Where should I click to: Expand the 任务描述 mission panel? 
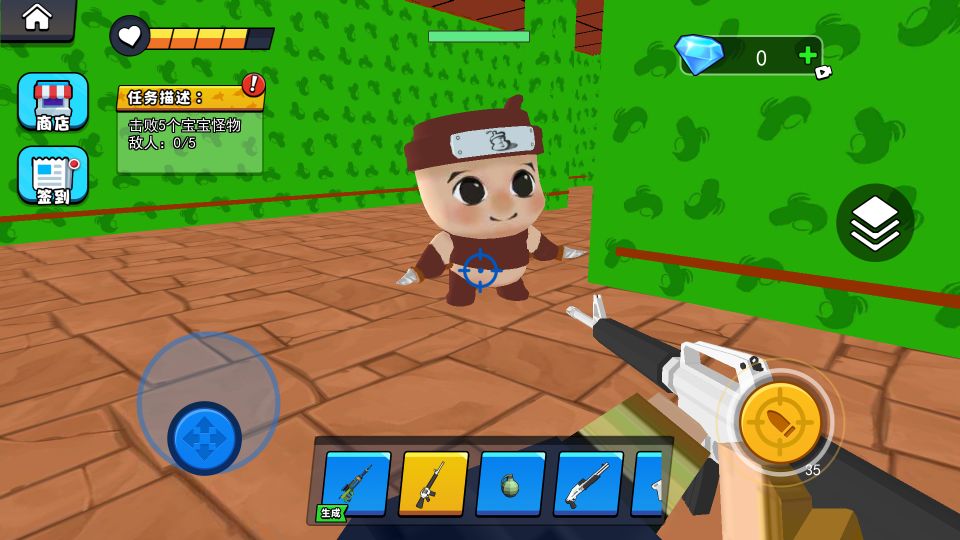click(190, 97)
